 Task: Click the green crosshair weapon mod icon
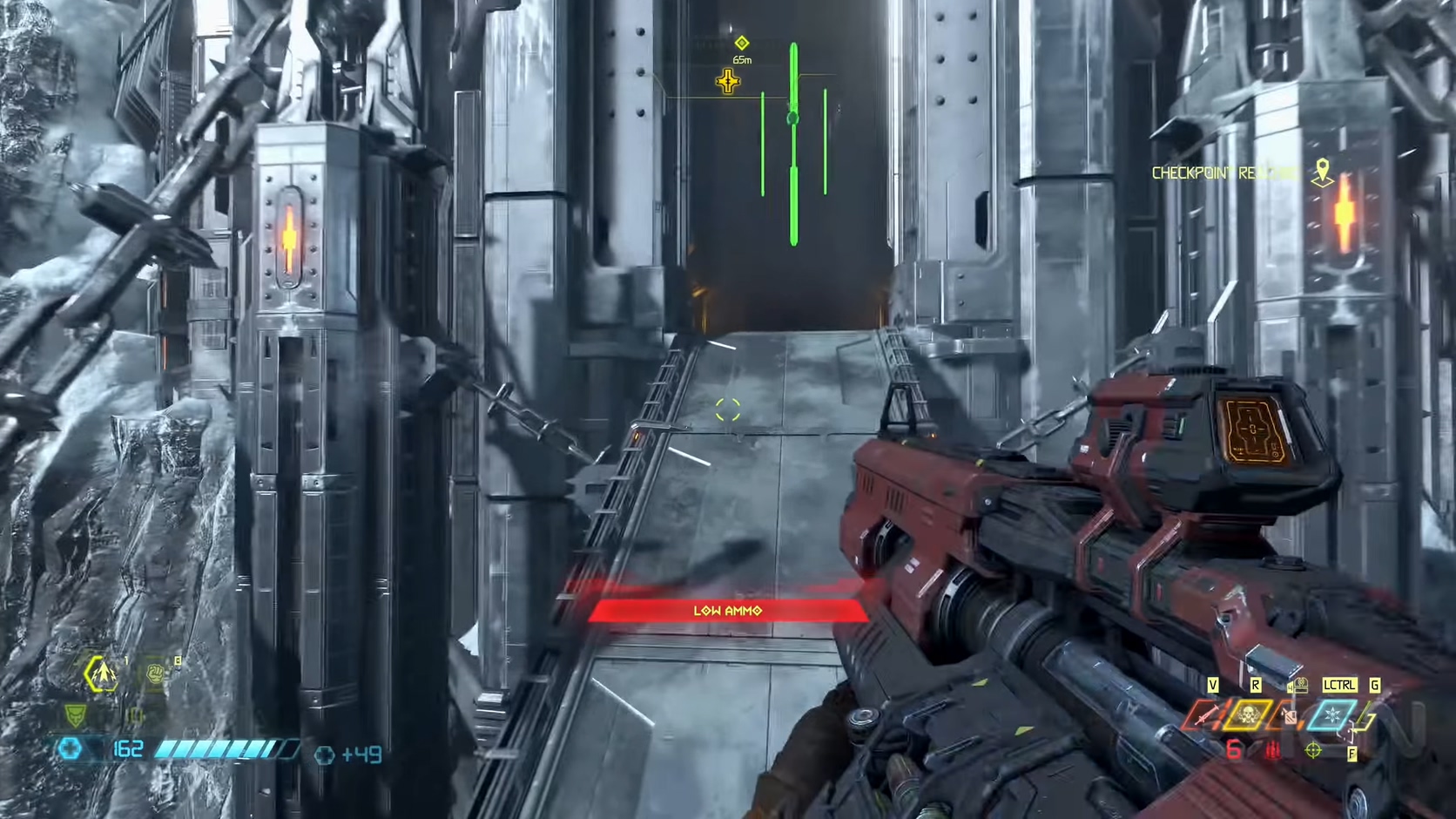coord(1313,749)
